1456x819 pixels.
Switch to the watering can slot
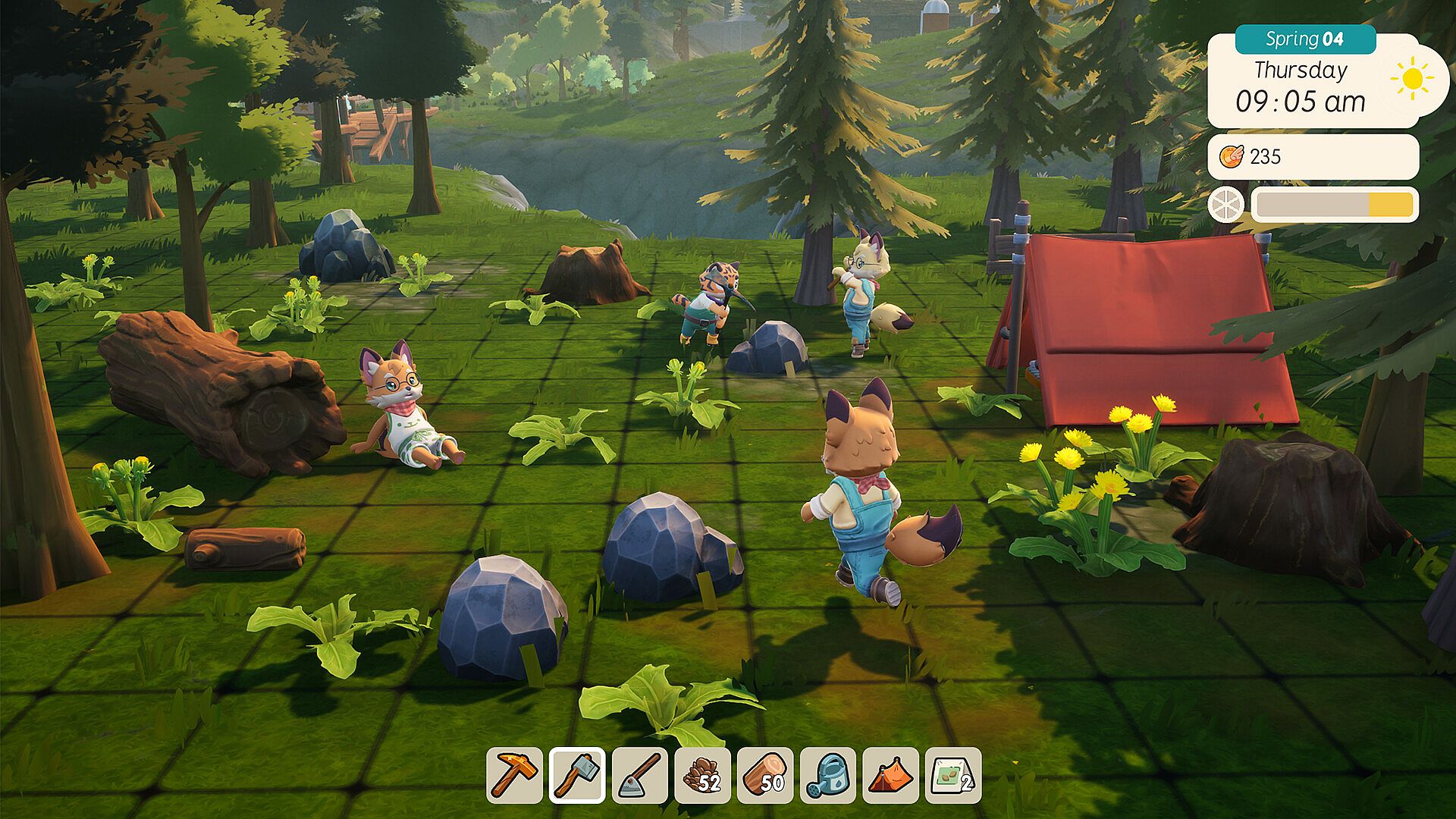(828, 775)
